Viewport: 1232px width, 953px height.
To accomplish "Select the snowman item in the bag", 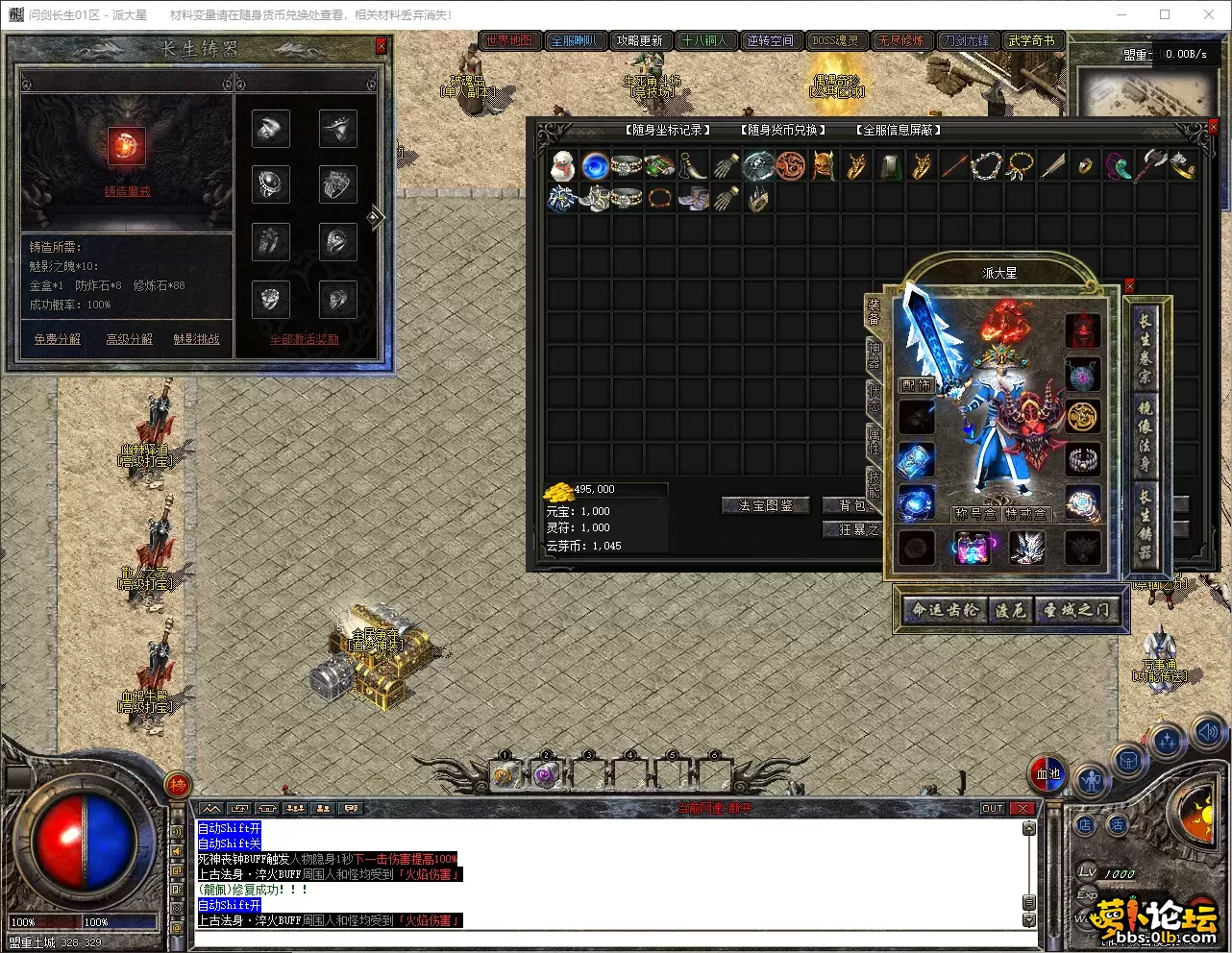I will [562, 166].
